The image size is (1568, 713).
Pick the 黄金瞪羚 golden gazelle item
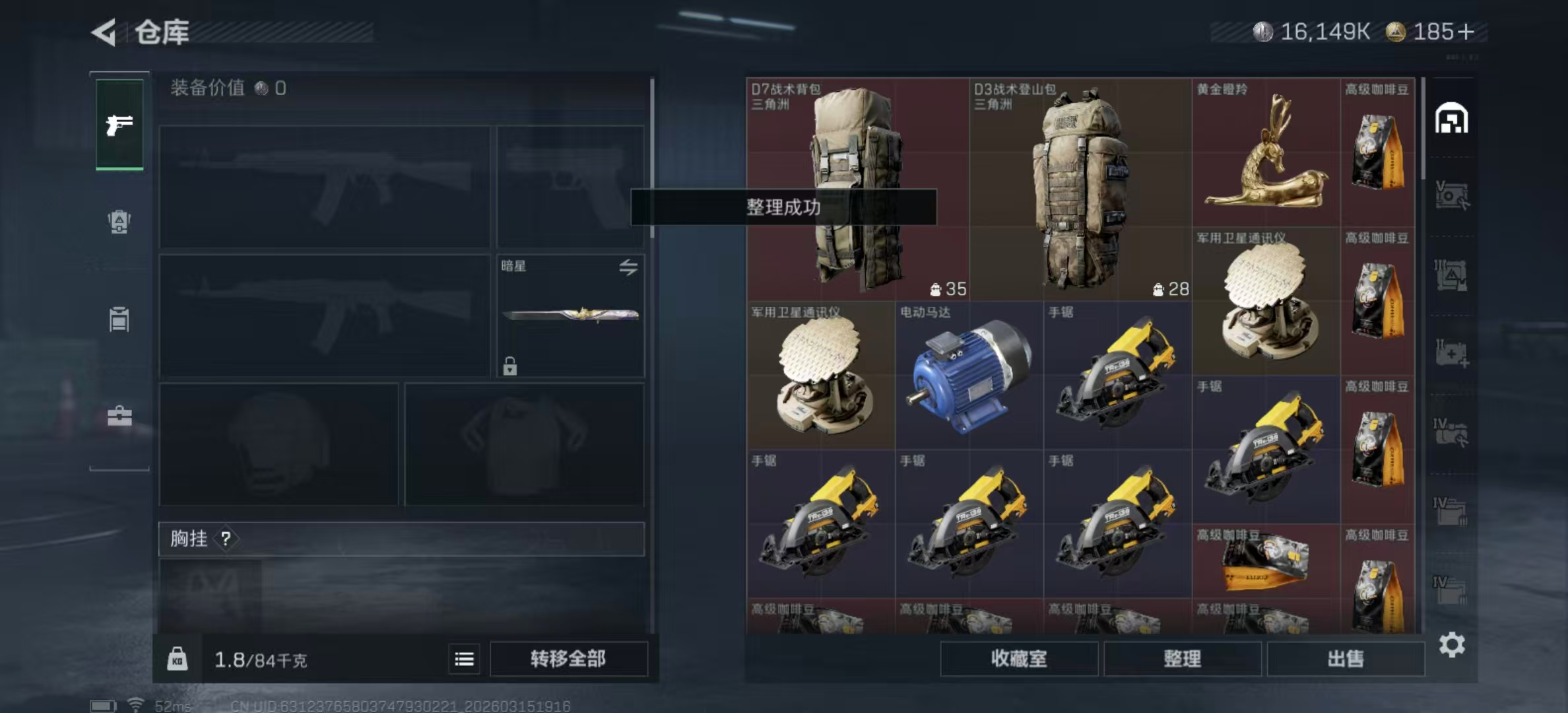click(1265, 153)
